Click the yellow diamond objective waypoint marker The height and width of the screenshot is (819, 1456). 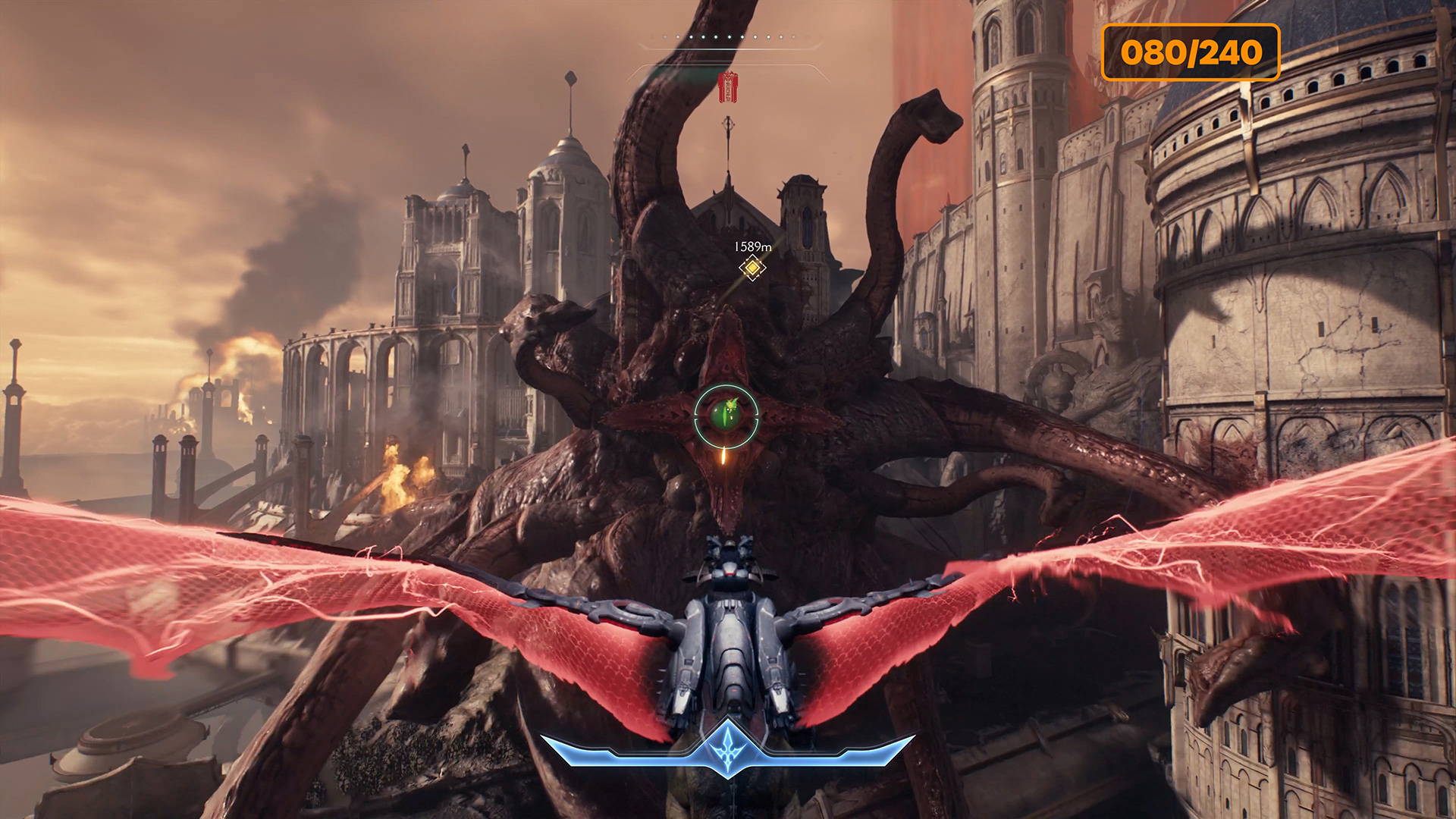tap(752, 268)
